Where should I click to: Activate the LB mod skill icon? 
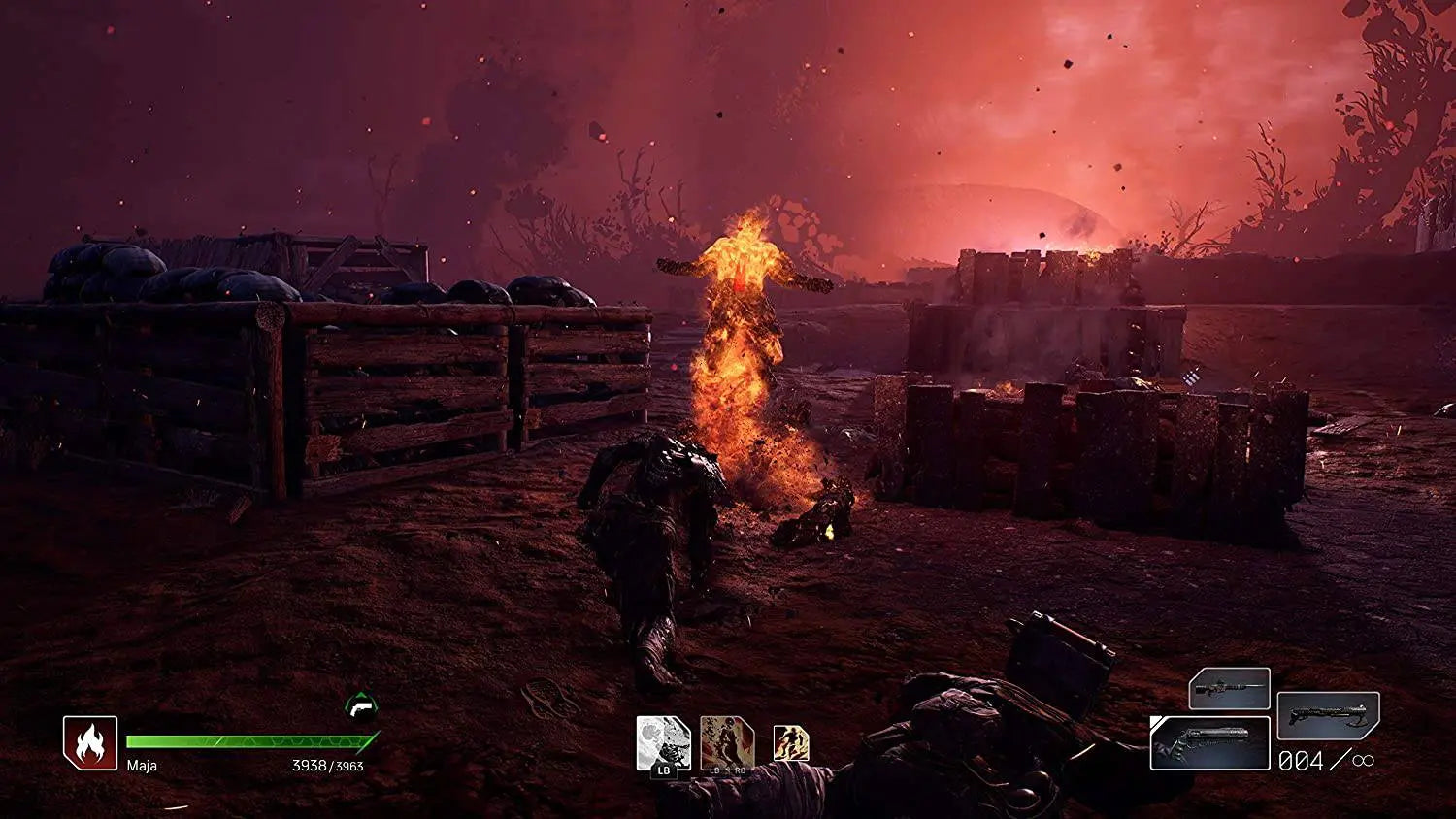tap(663, 739)
